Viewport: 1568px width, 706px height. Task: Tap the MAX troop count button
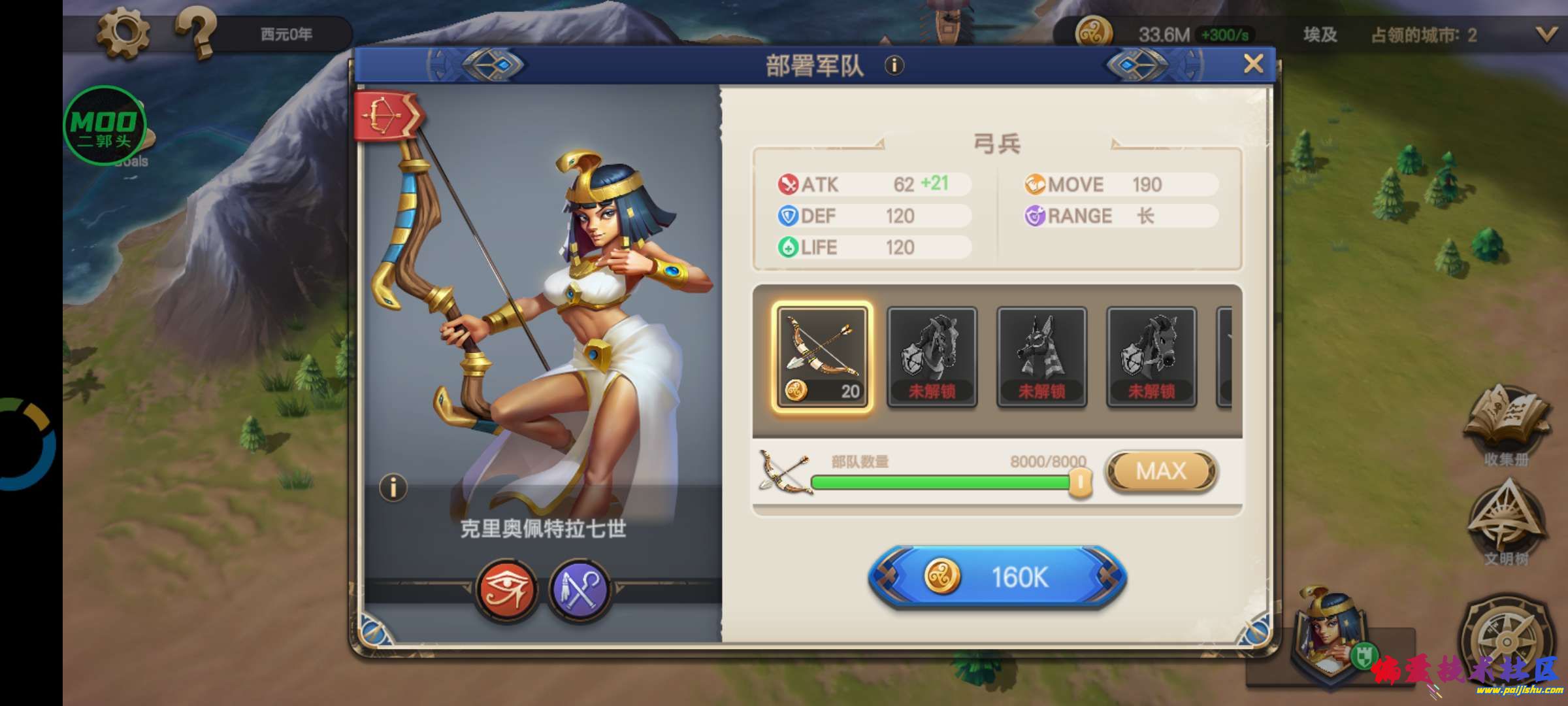click(1161, 471)
